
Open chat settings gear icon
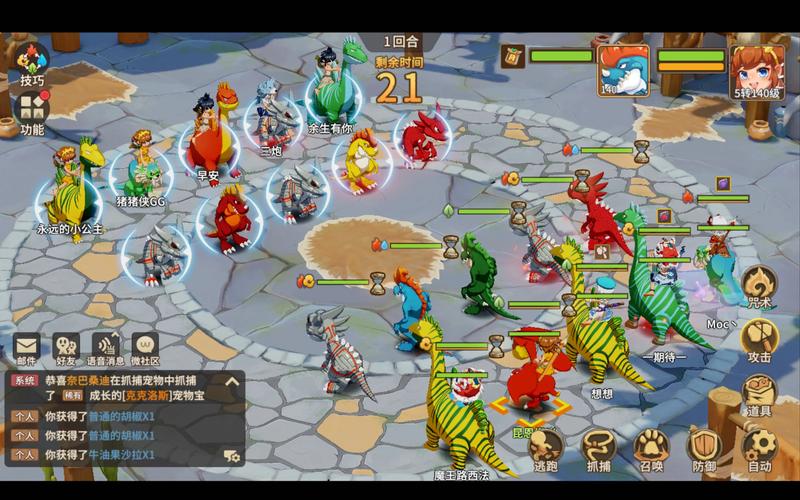232,455
